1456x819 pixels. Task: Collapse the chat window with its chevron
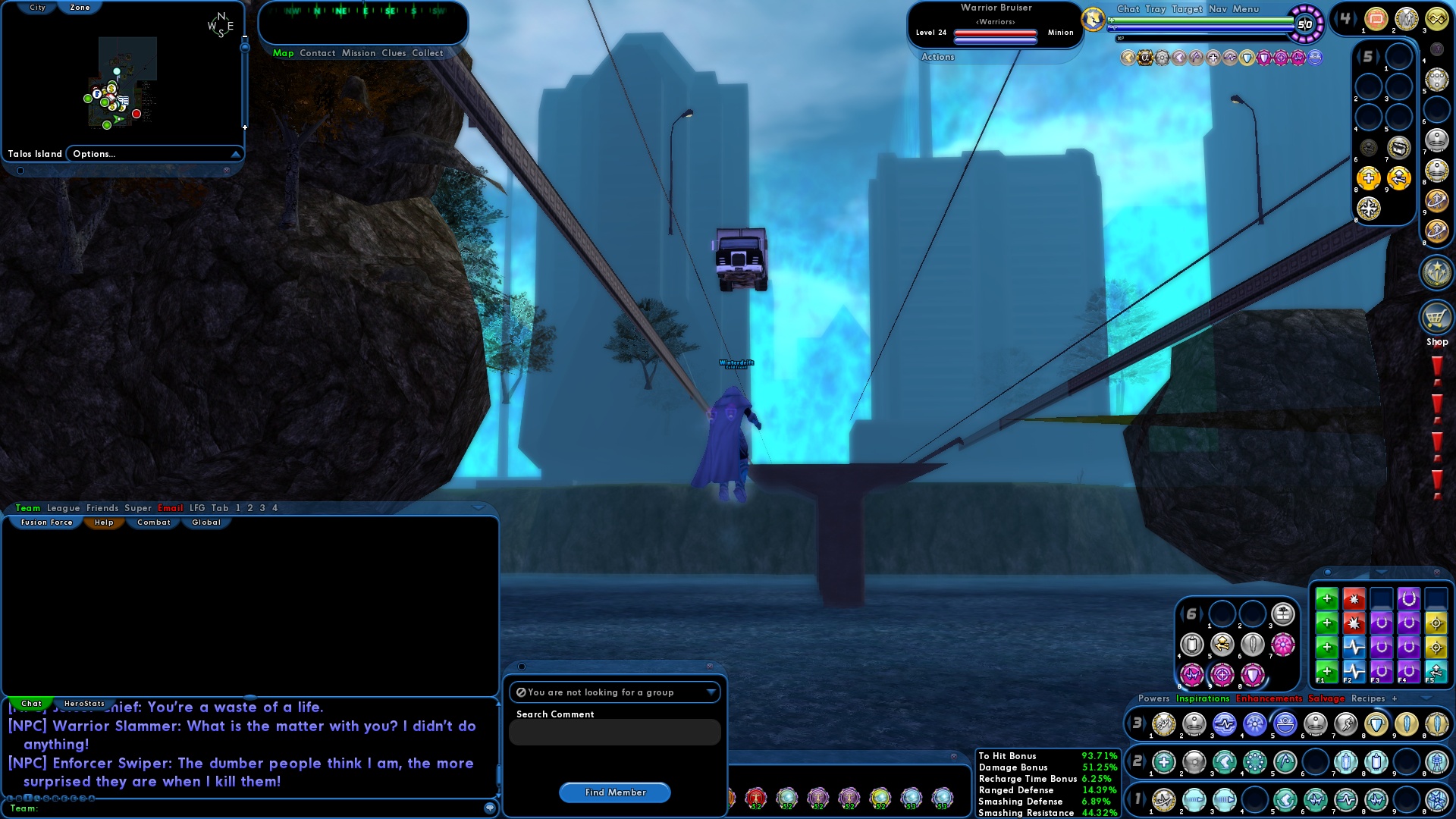coord(480,508)
